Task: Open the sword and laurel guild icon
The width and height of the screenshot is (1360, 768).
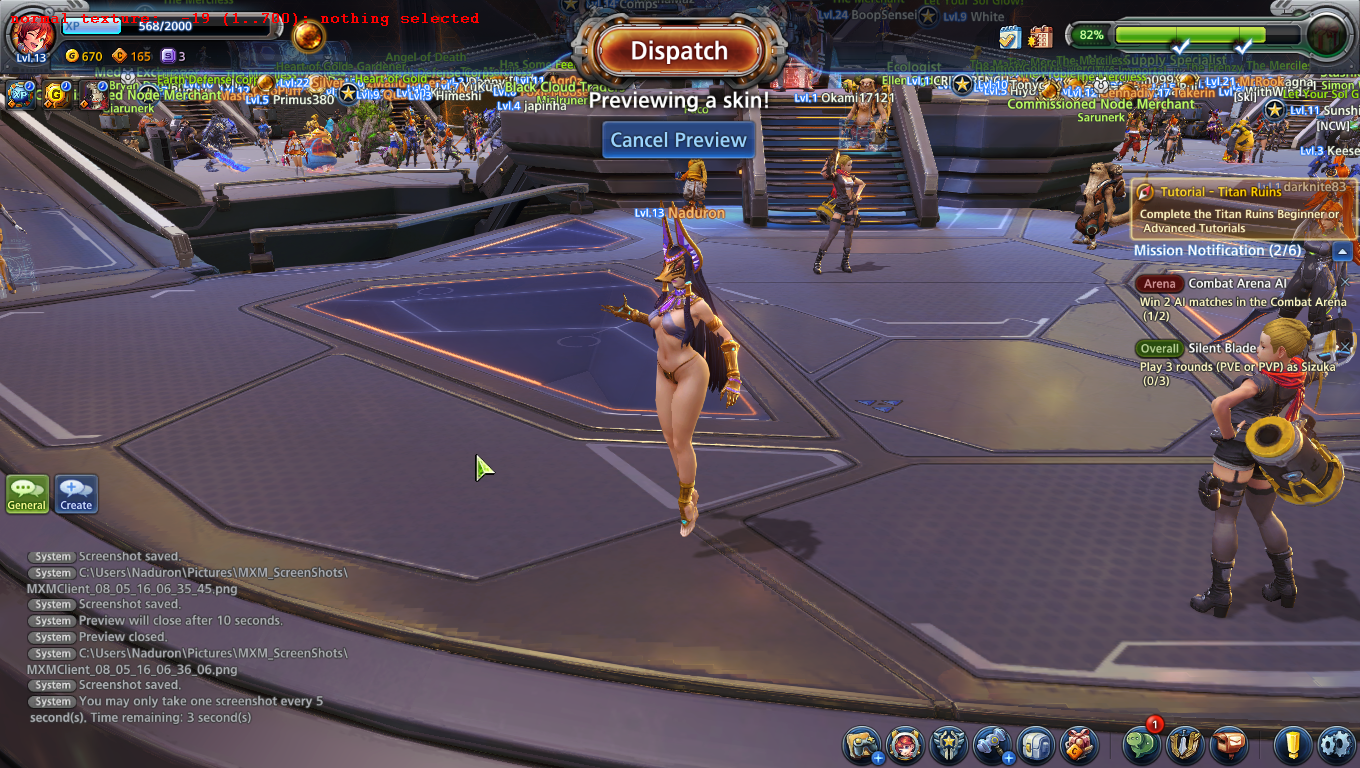Action: pos(1185,745)
